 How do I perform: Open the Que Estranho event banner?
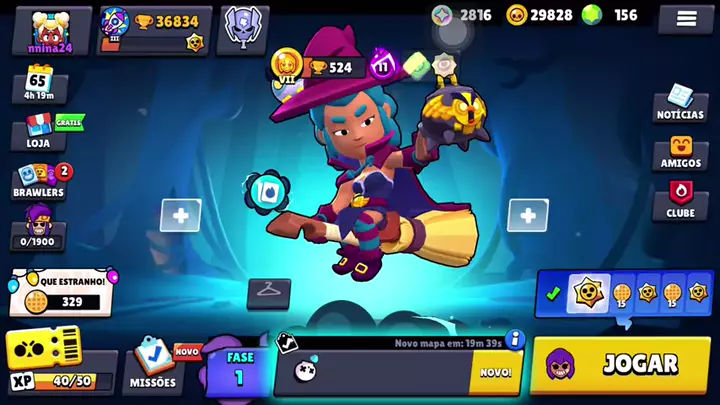[x=62, y=292]
